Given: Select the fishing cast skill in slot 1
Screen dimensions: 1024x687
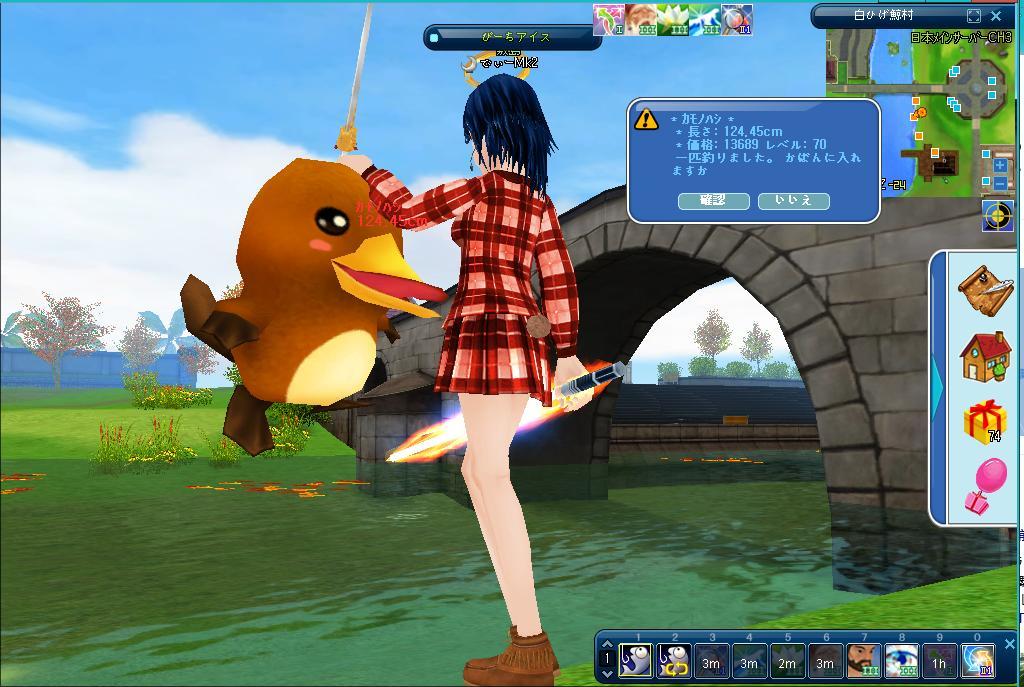Looking at the screenshot, I should pos(635,661).
